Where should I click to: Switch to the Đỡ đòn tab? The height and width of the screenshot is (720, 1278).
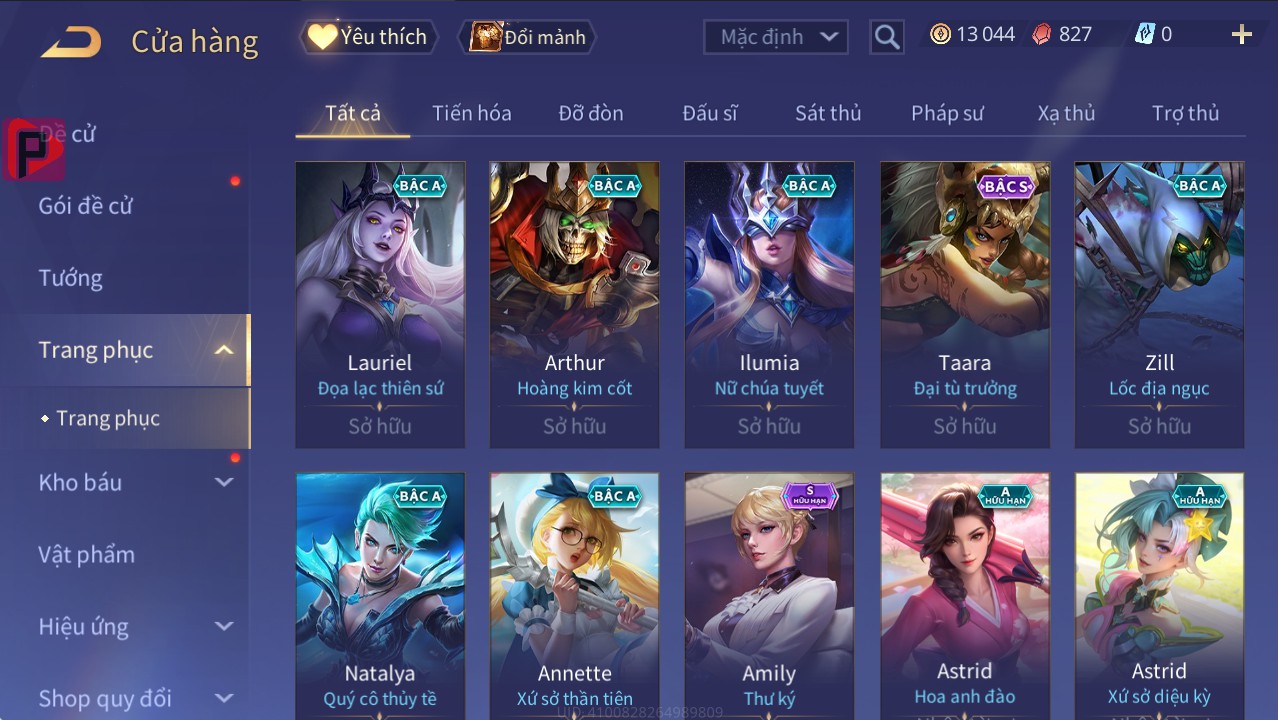point(591,113)
